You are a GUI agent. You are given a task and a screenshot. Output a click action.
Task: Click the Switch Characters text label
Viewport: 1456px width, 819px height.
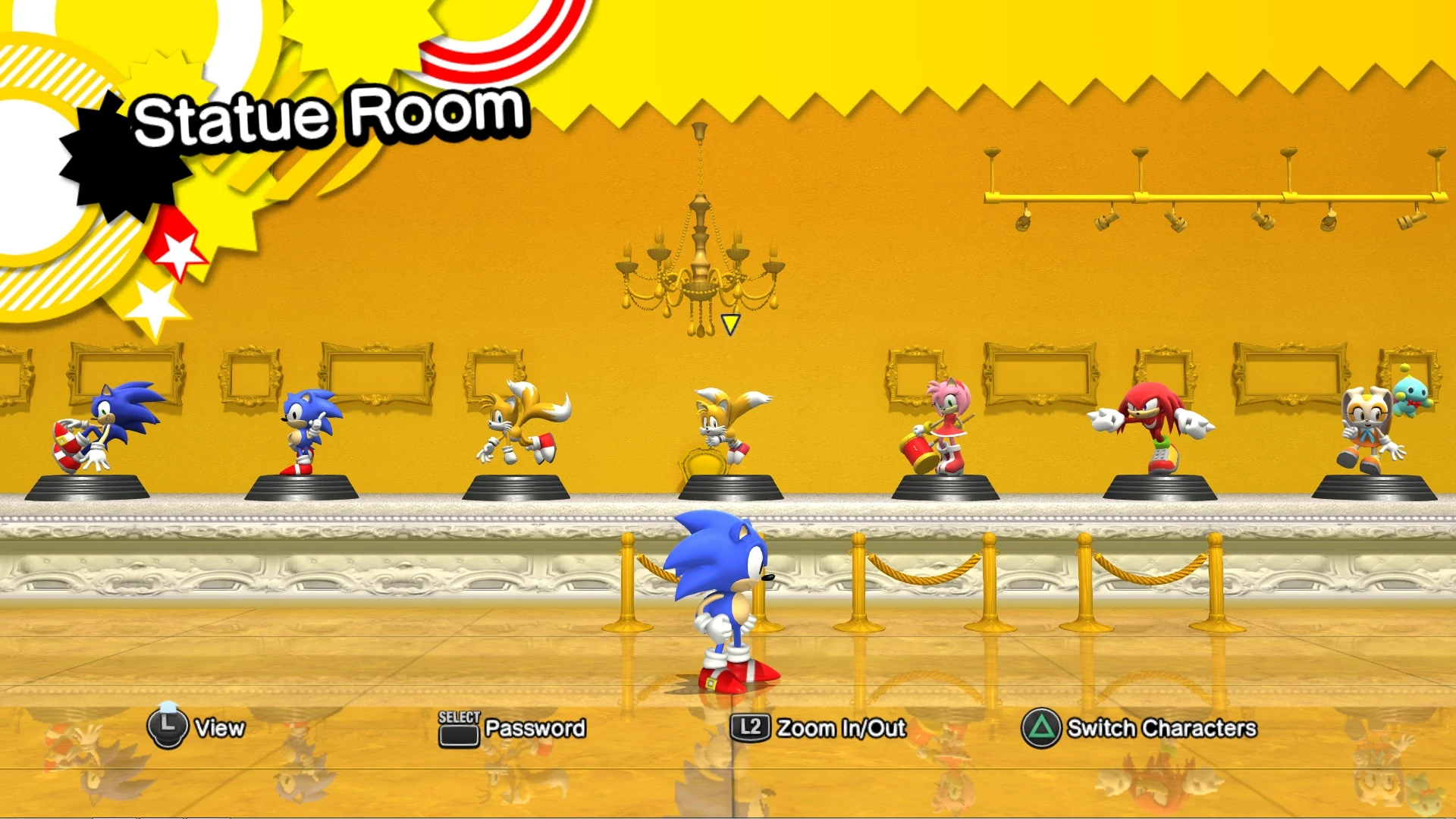click(1161, 727)
